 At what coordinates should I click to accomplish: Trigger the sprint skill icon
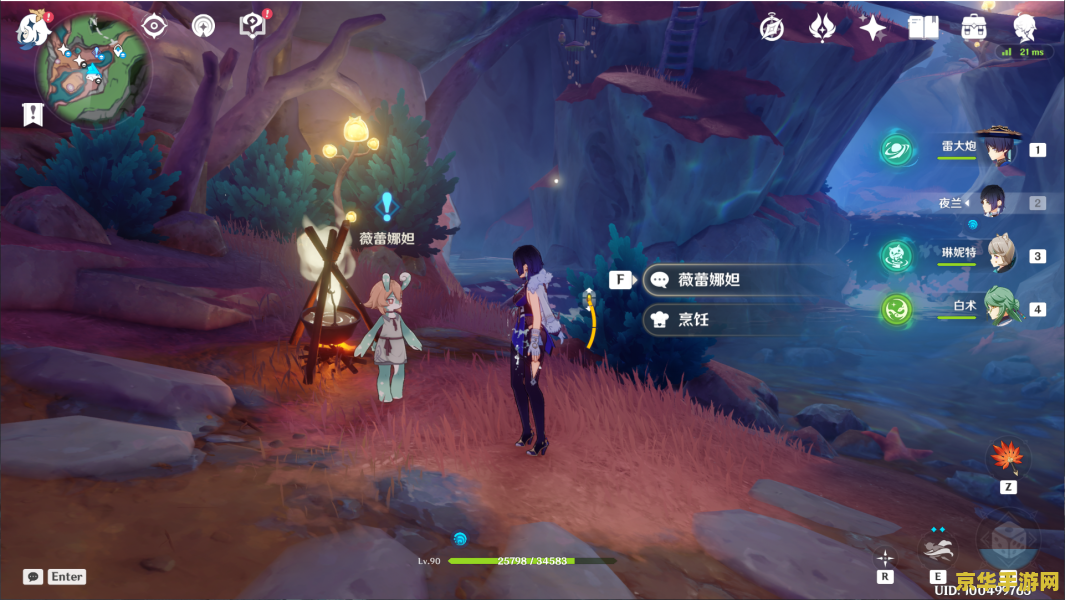pyautogui.click(x=885, y=557)
